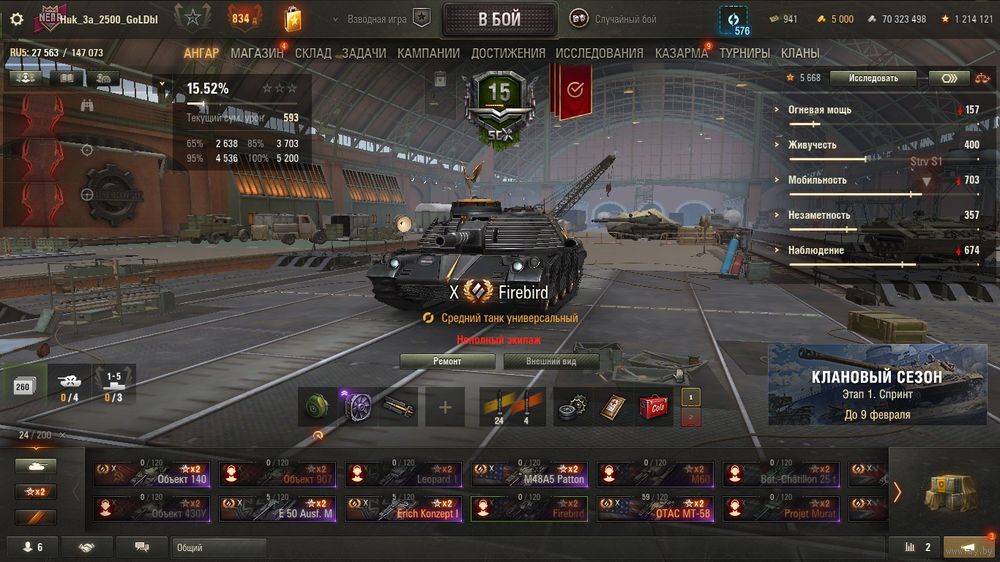Open the Клановый сезон event banner
This screenshot has width=1000, height=562.
(x=877, y=386)
